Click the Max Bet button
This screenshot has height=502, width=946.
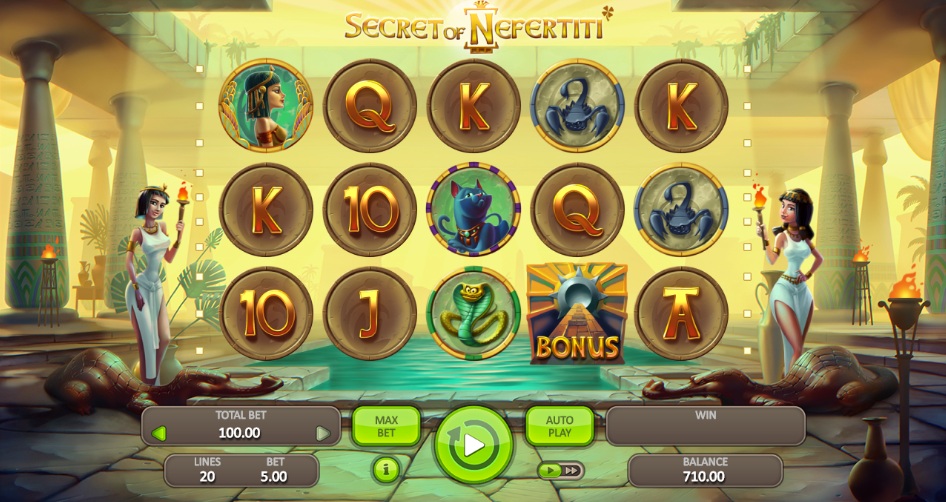pyautogui.click(x=386, y=426)
